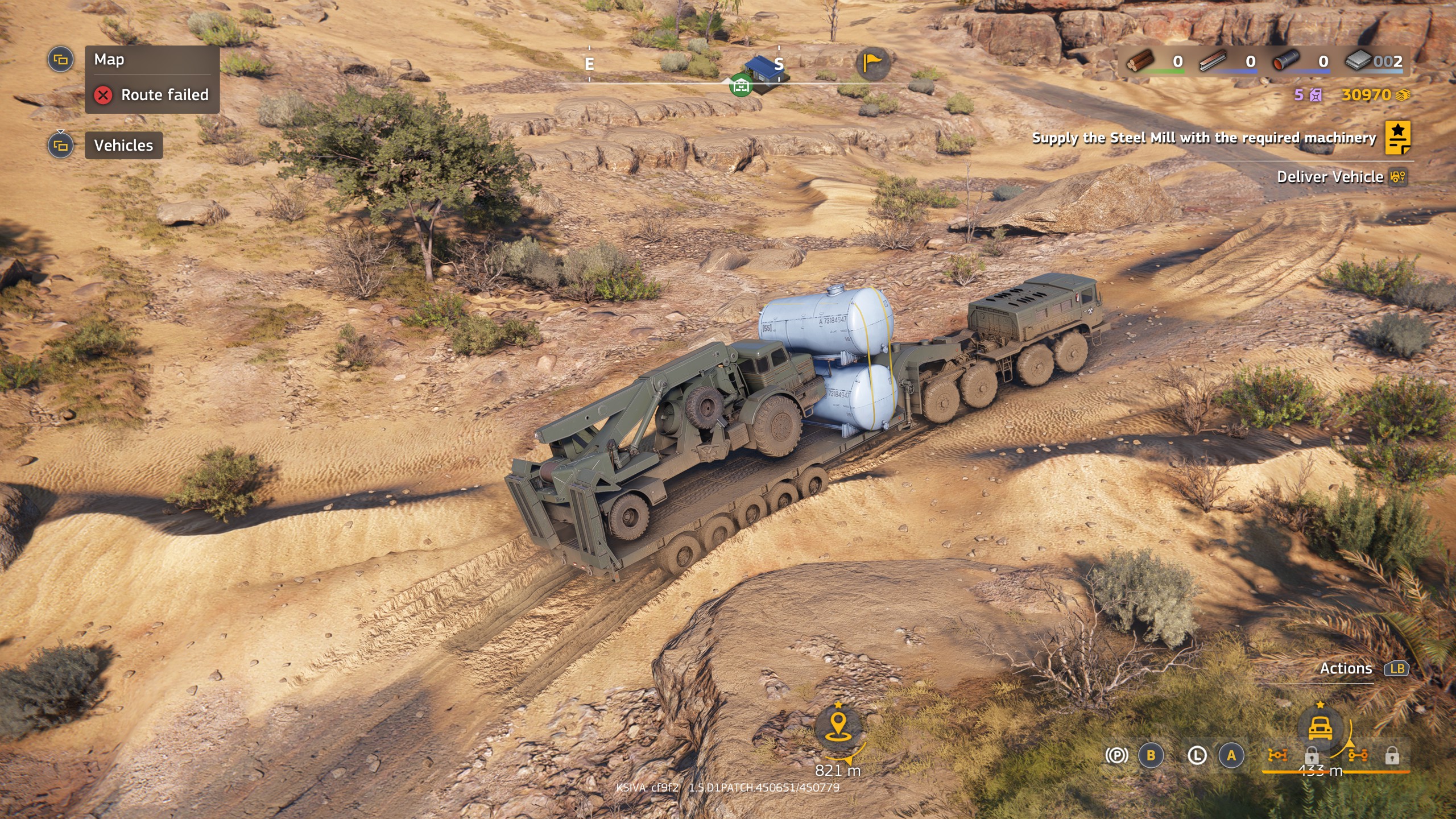Toggle the low gear L indicator
Image resolution: width=1456 pixels, height=819 pixels.
pos(1197,755)
